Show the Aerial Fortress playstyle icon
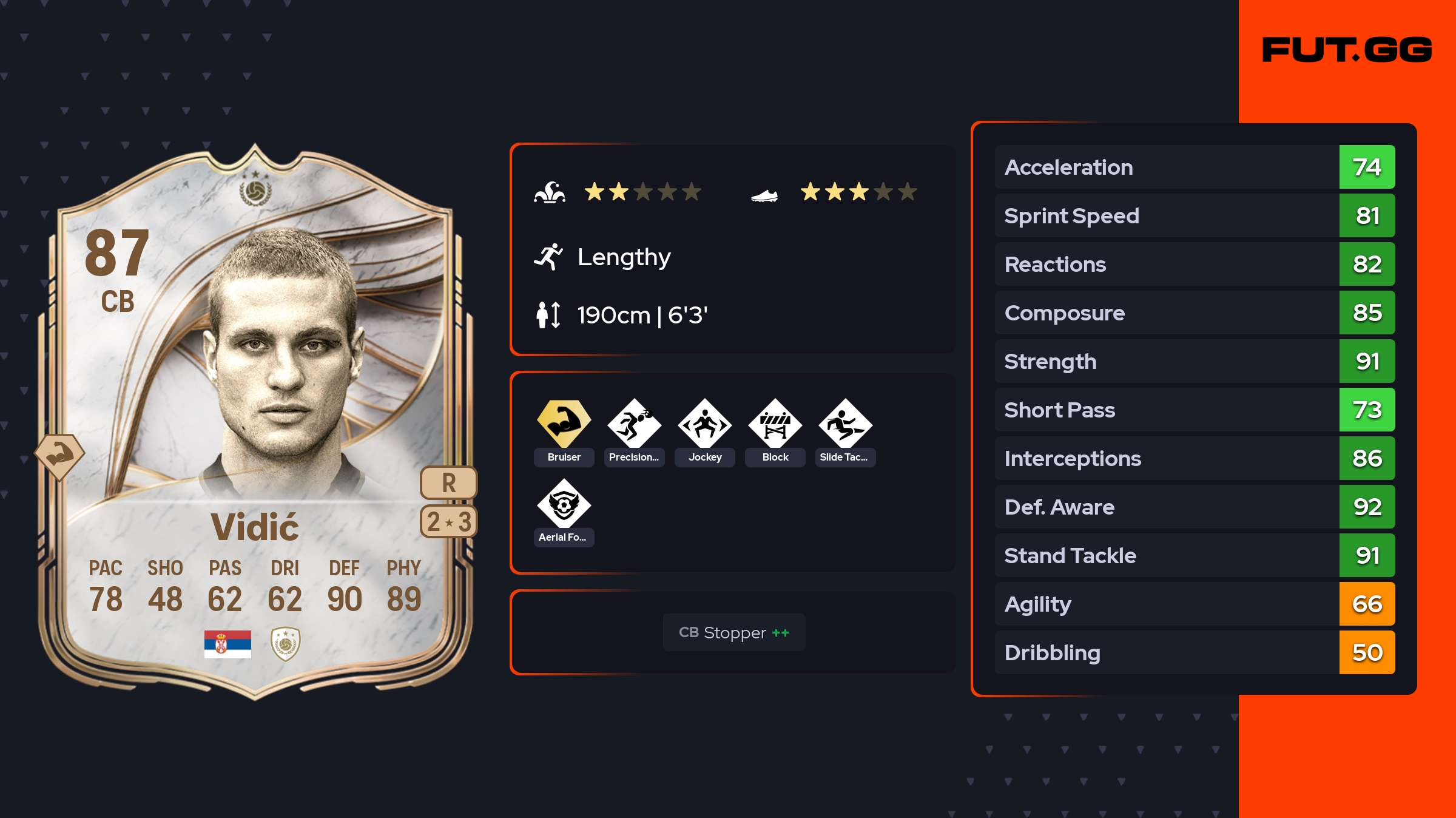 pos(564,504)
